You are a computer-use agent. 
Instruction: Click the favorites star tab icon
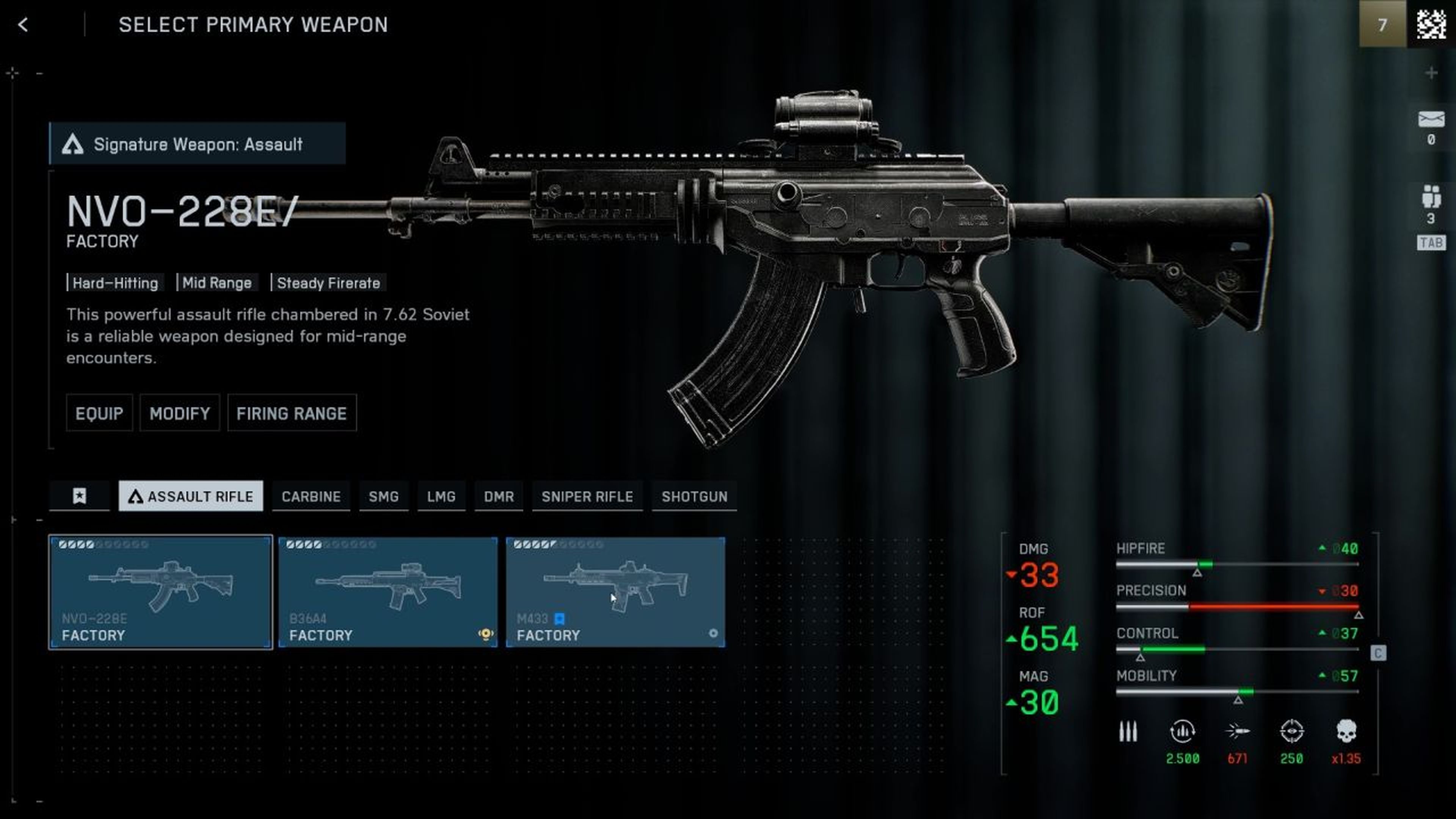(80, 496)
